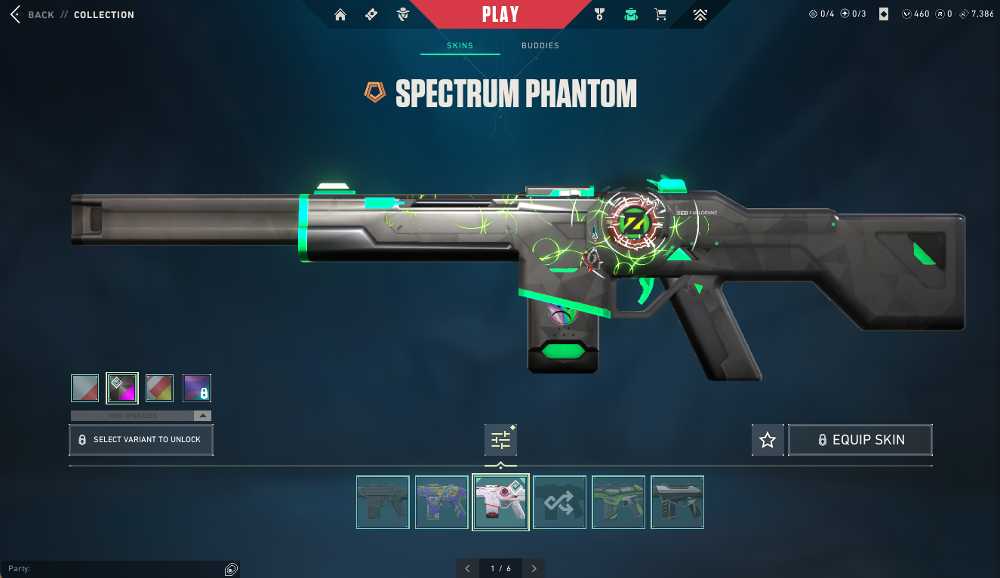1000x578 pixels.
Task: Switch to the Buddies tab
Action: 540,46
